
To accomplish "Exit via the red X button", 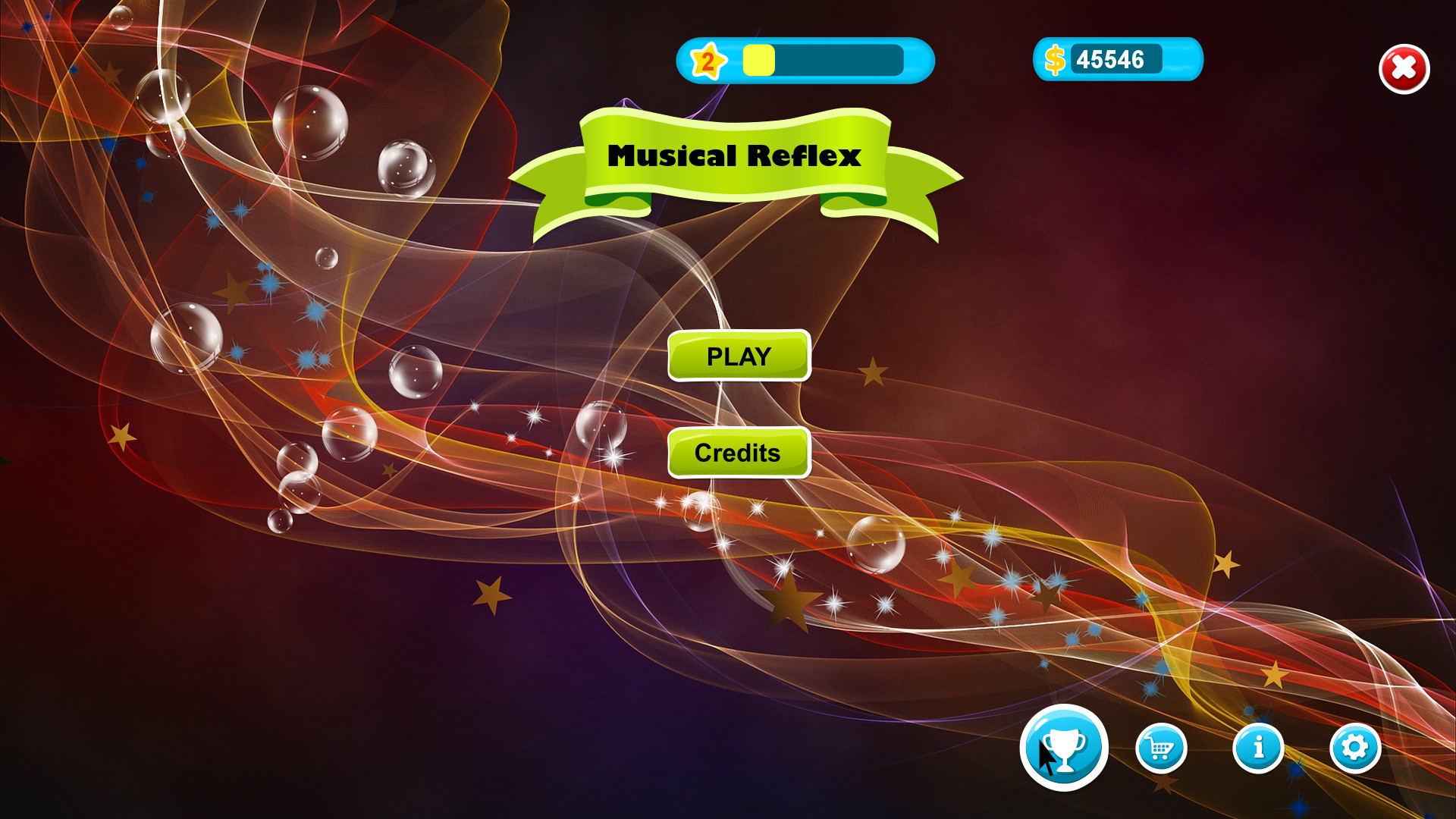I will pos(1404,69).
